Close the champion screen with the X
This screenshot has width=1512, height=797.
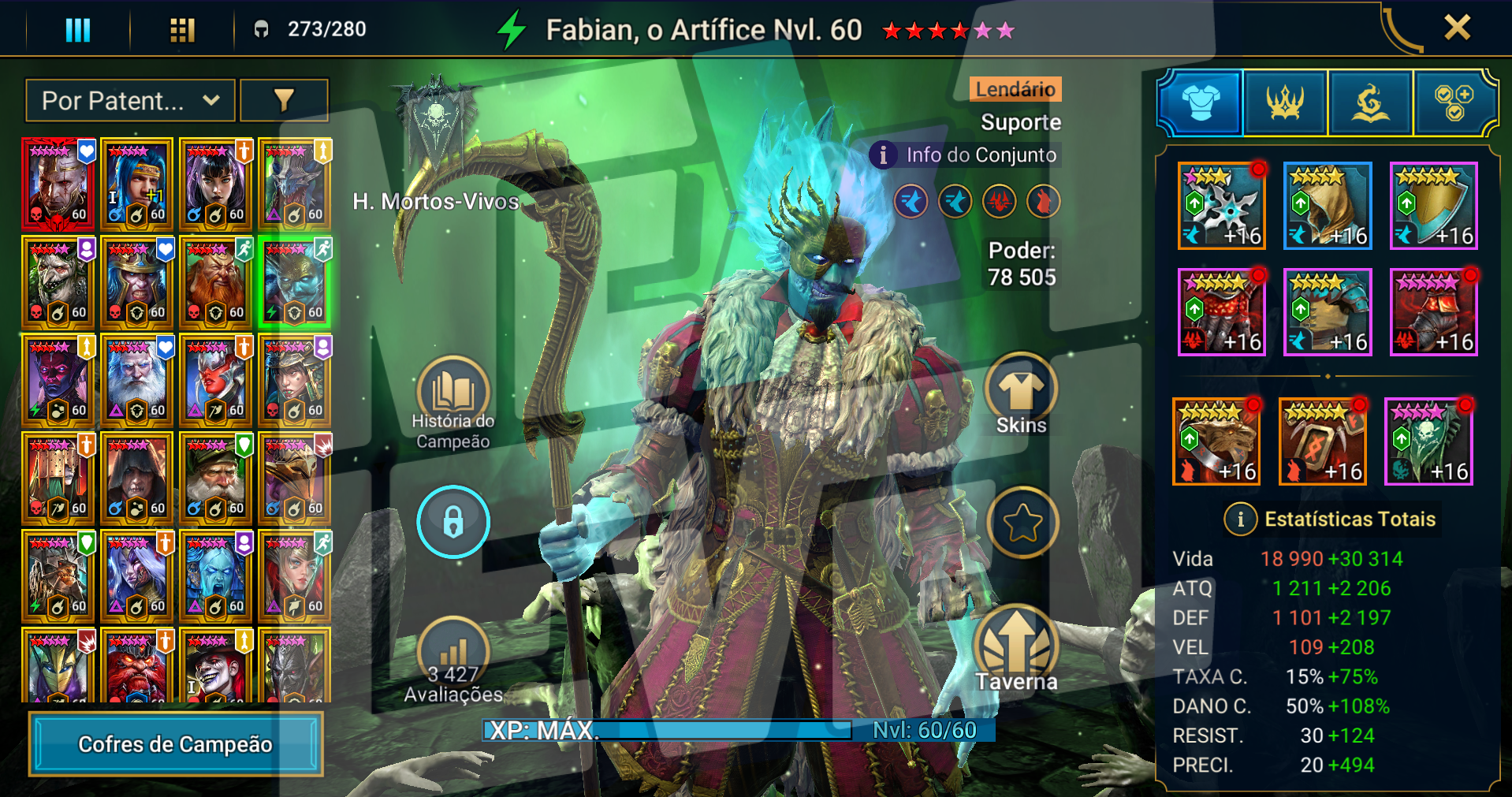(x=1457, y=28)
